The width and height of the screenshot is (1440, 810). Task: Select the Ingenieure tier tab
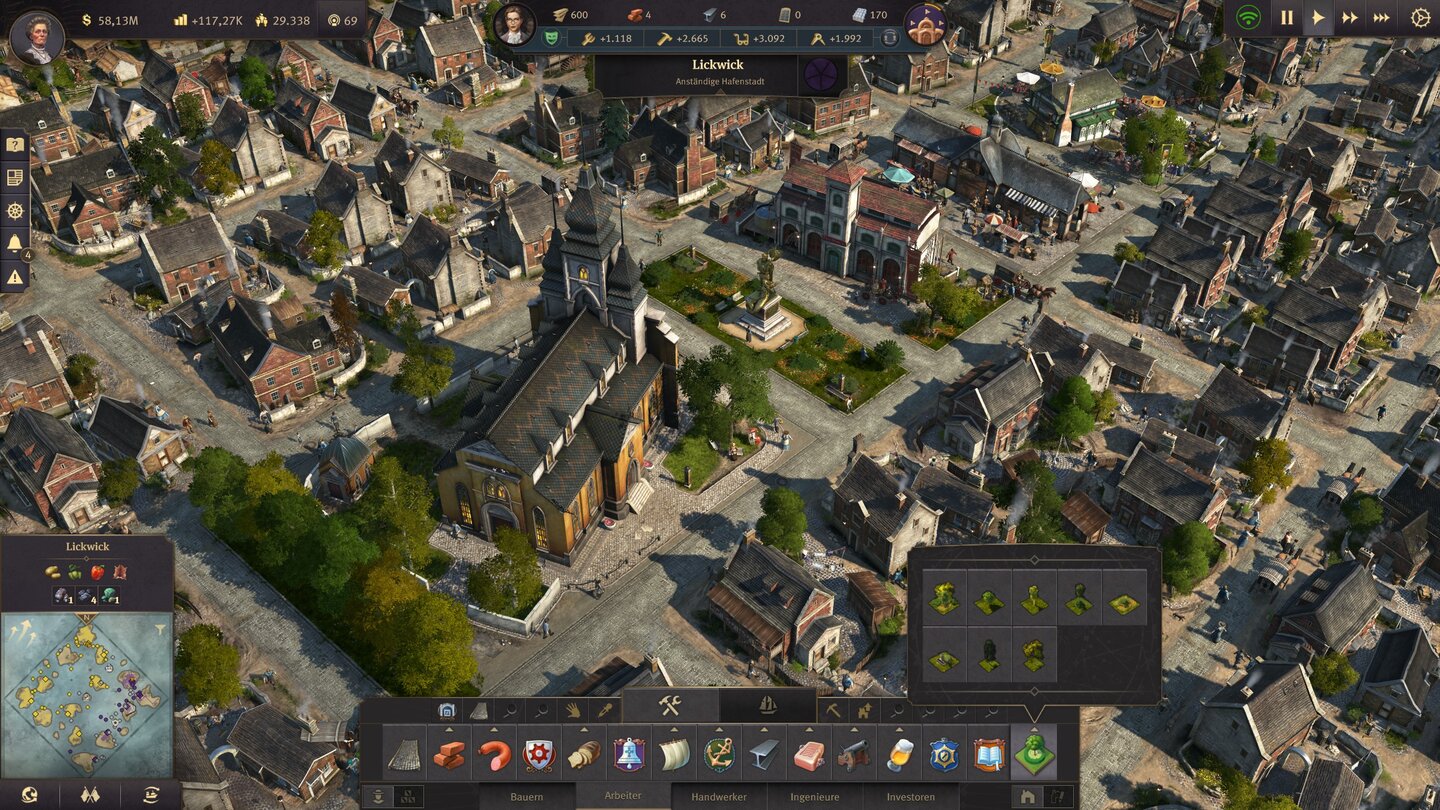pos(814,797)
